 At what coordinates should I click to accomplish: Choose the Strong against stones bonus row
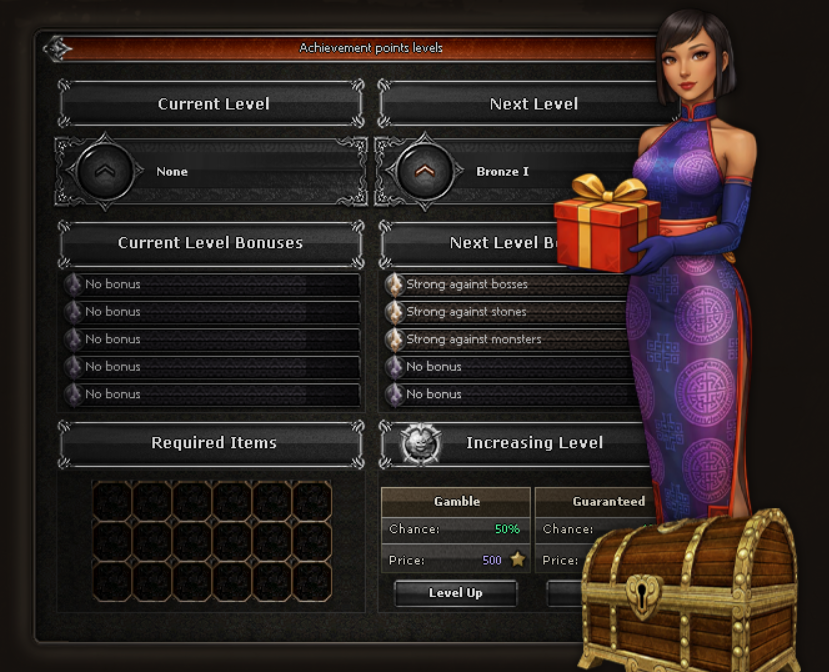[505, 312]
